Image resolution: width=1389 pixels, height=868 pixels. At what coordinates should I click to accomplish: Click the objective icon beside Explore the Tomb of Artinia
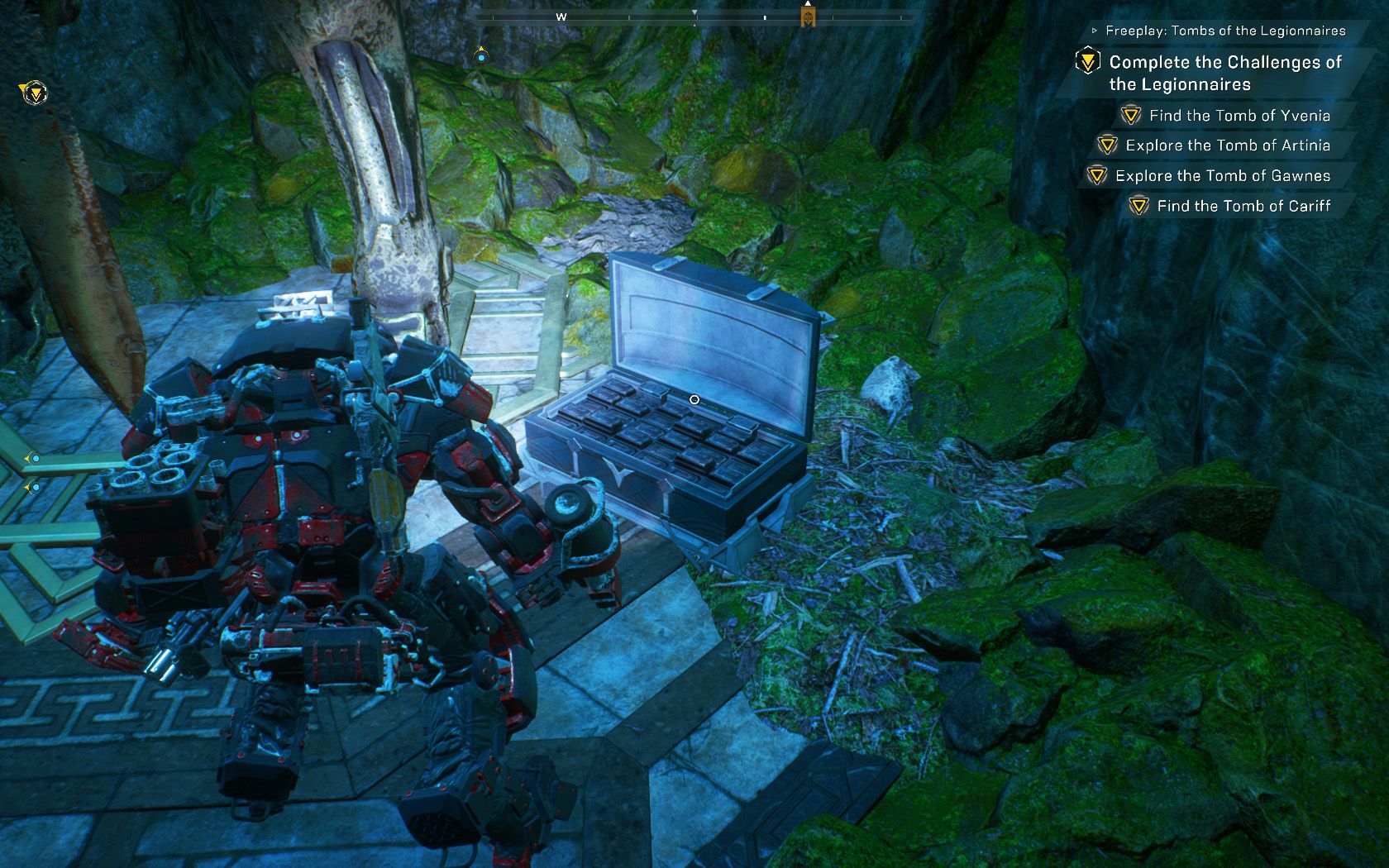tap(1108, 145)
